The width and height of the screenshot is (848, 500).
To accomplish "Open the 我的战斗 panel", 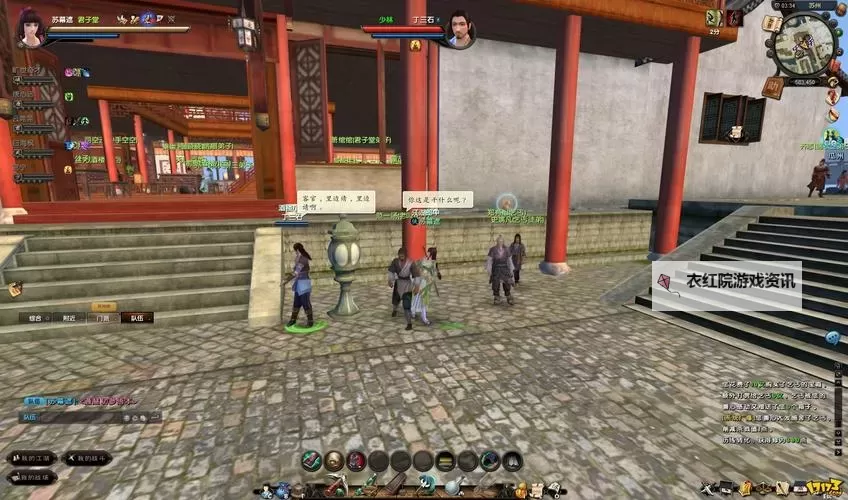I will (88, 458).
